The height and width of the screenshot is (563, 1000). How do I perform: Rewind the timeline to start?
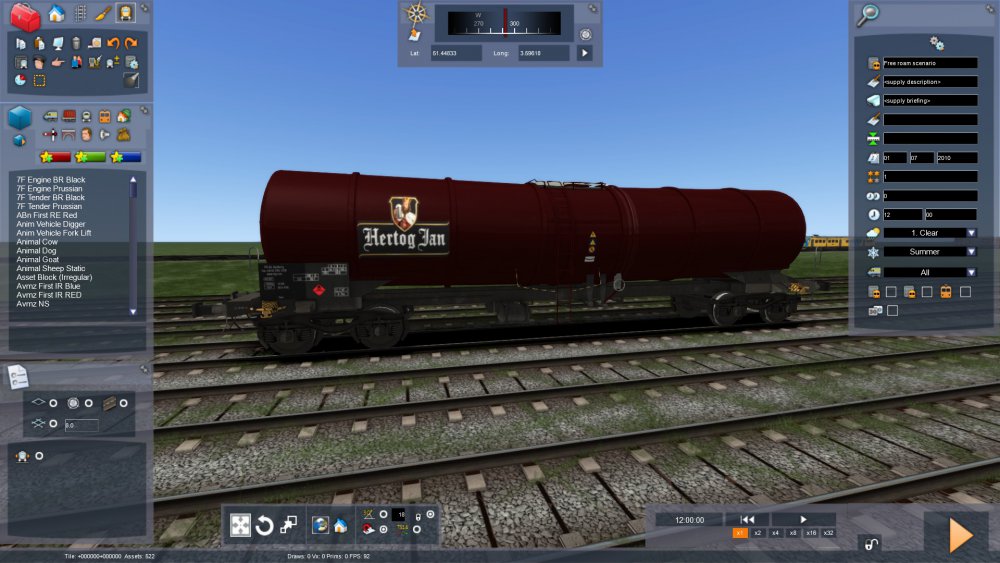point(747,519)
